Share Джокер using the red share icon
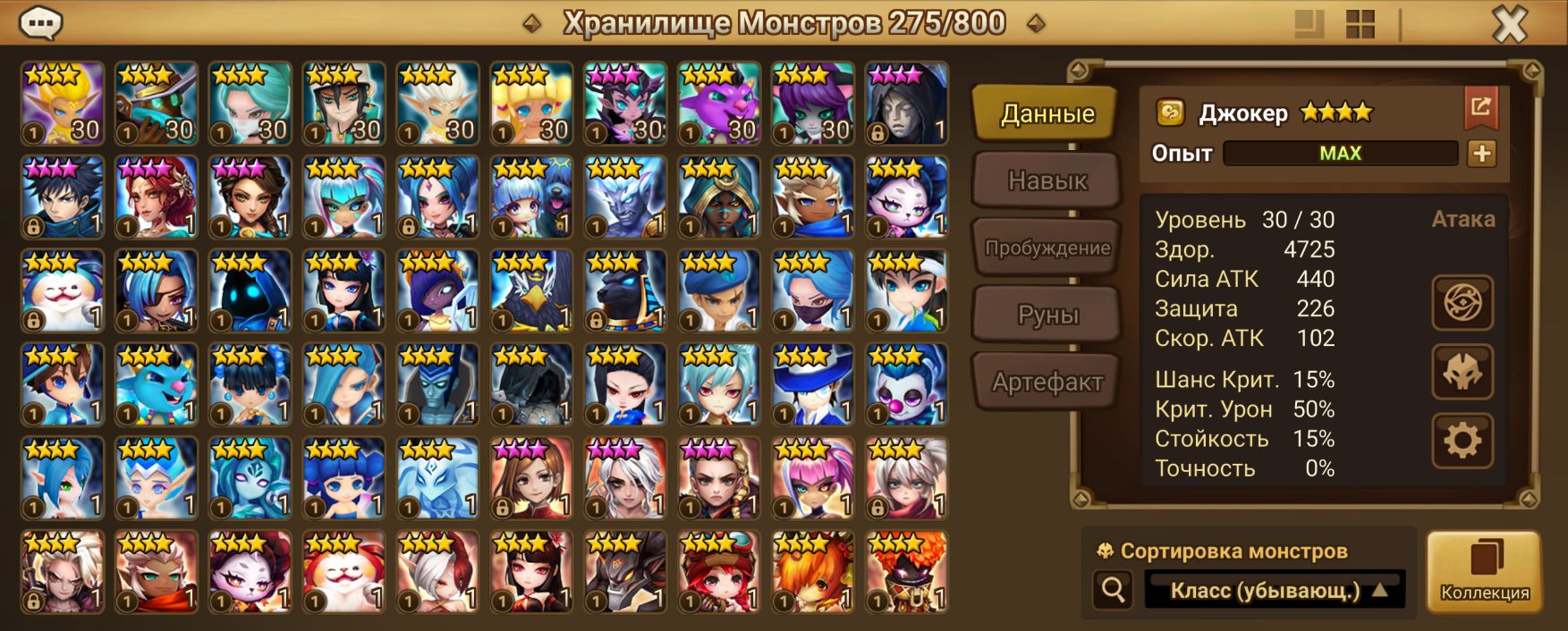Screen dimensions: 1568x631 click(x=1480, y=108)
